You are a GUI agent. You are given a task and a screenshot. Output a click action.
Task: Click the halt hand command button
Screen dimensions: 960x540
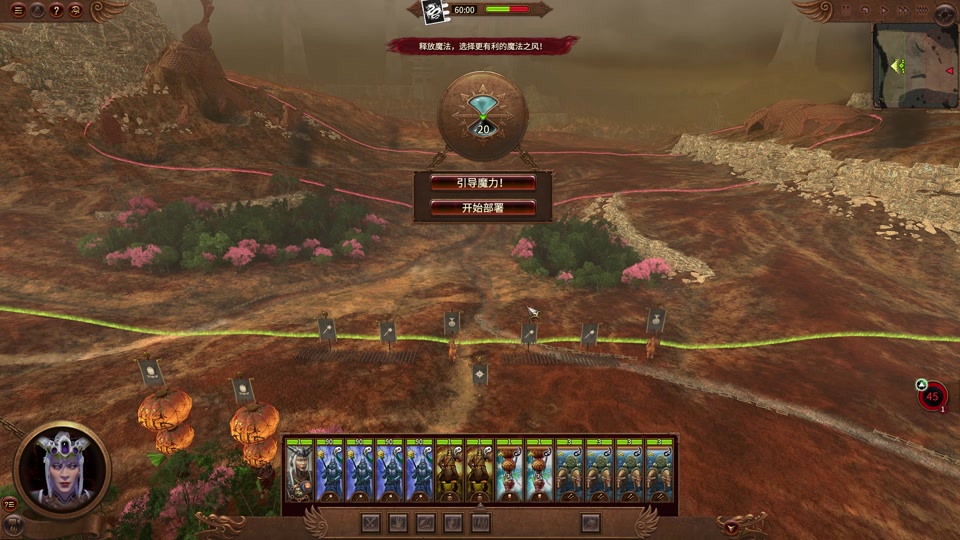[398, 522]
